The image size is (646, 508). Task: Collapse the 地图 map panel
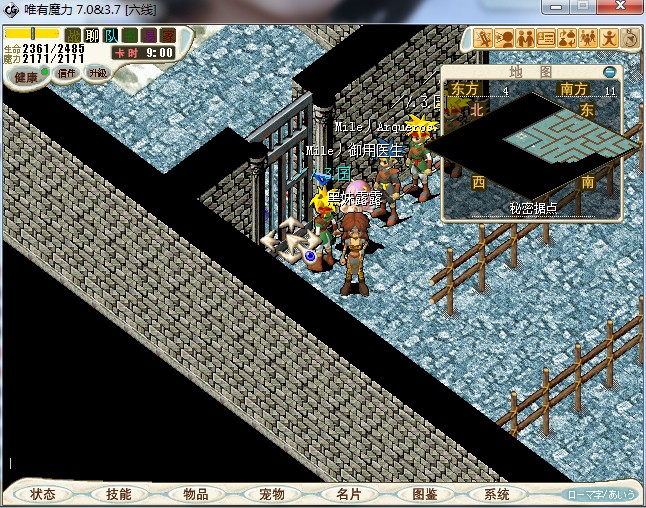point(610,72)
